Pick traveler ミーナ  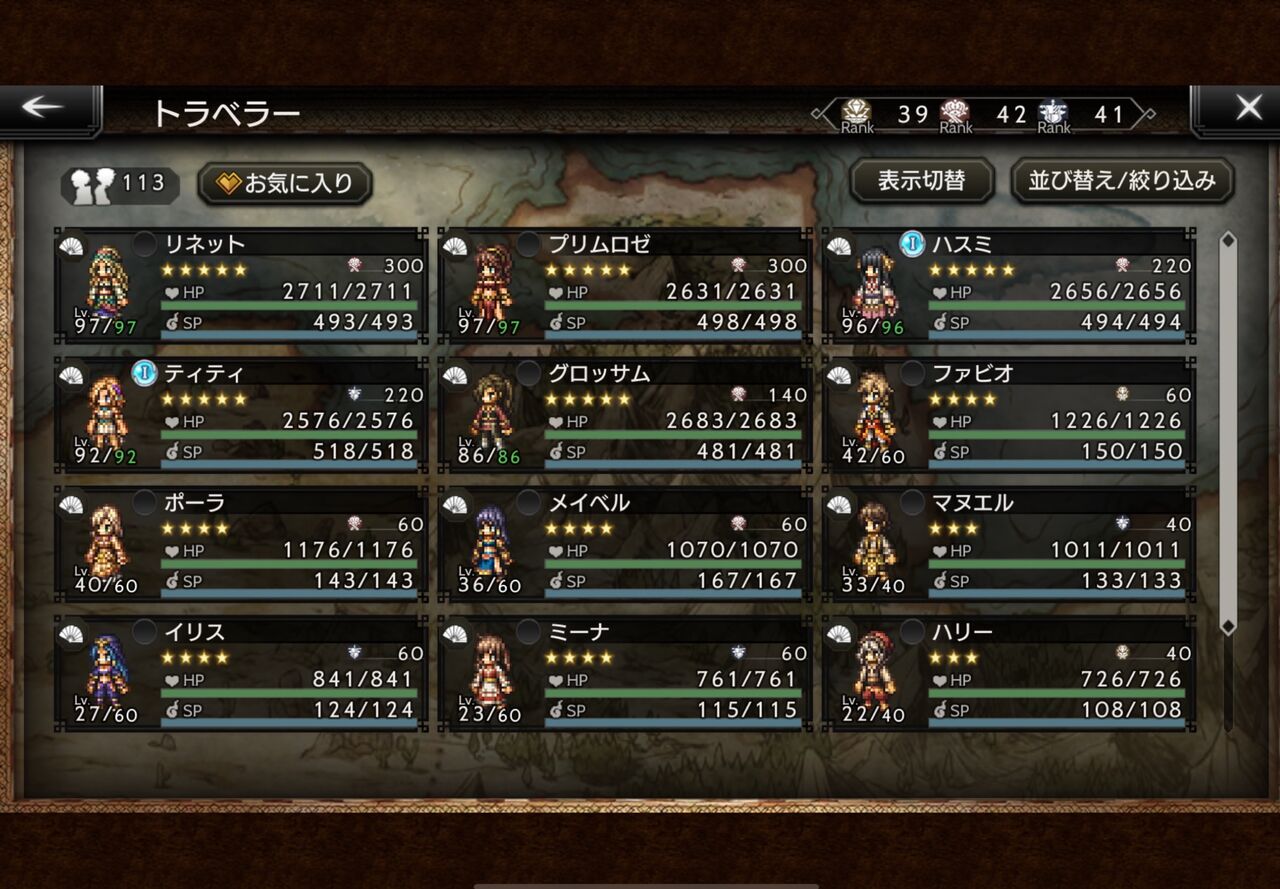click(x=625, y=673)
